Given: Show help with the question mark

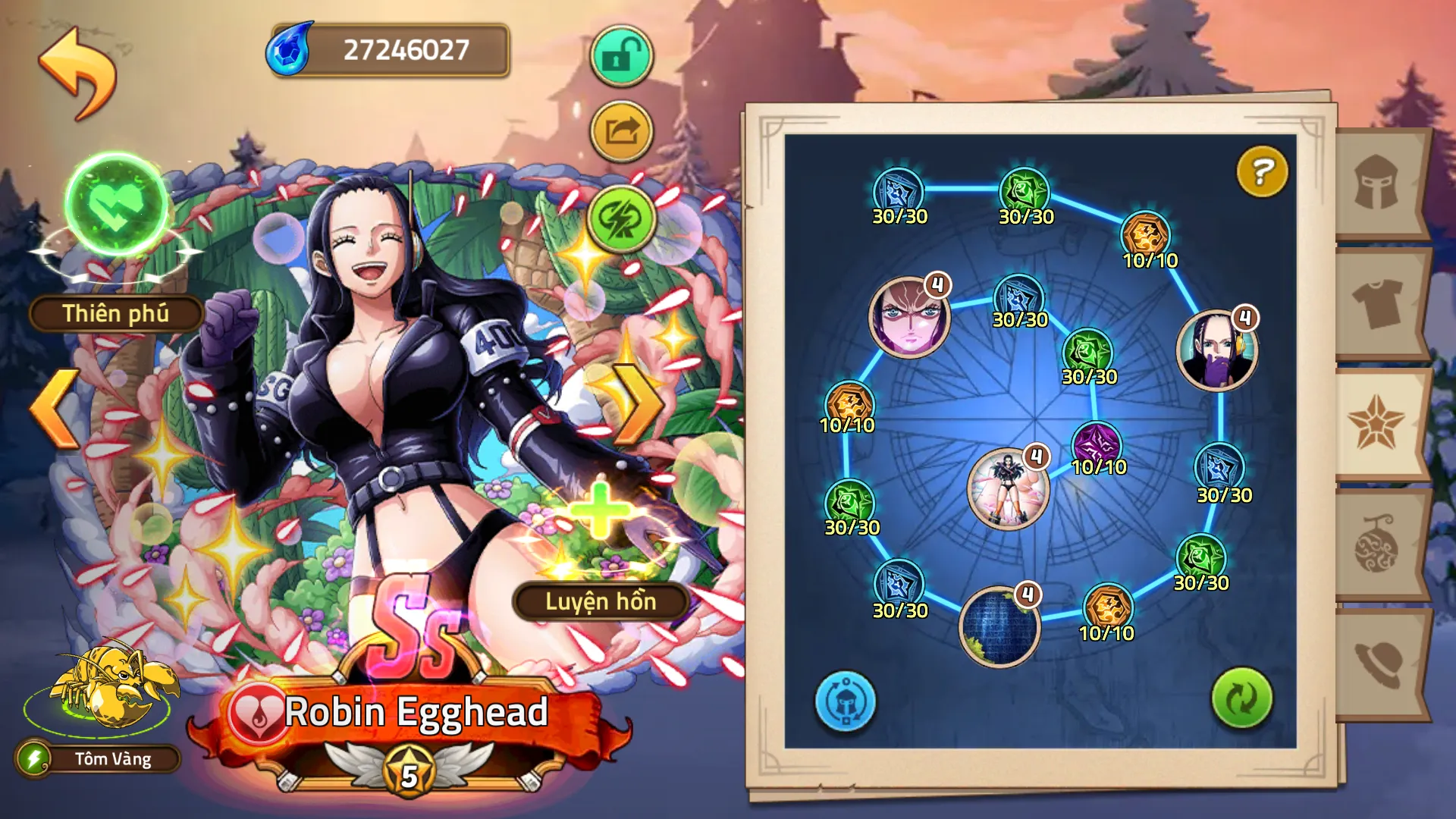Looking at the screenshot, I should [x=1261, y=171].
